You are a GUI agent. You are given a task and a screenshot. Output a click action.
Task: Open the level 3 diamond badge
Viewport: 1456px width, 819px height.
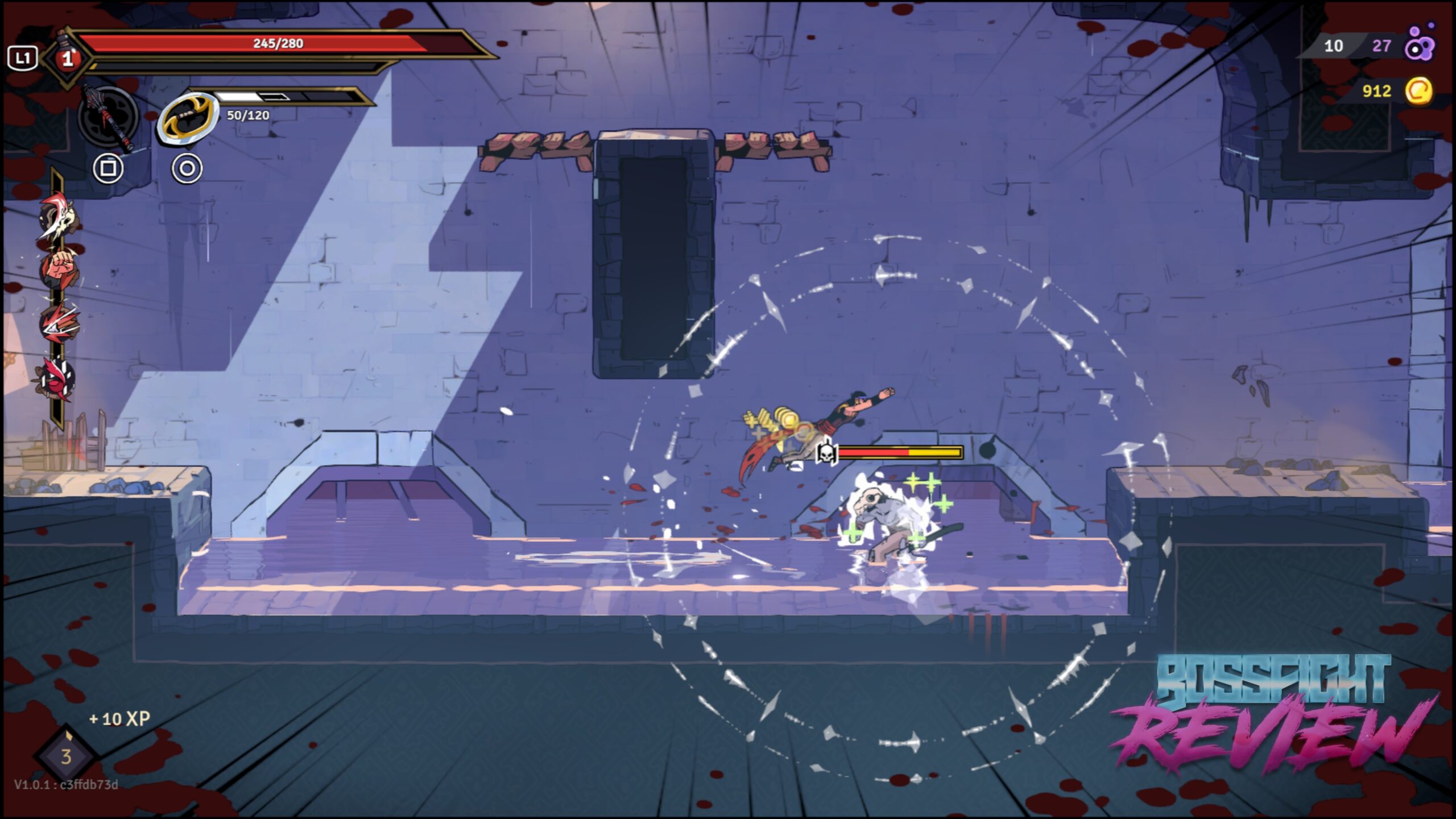(x=66, y=756)
